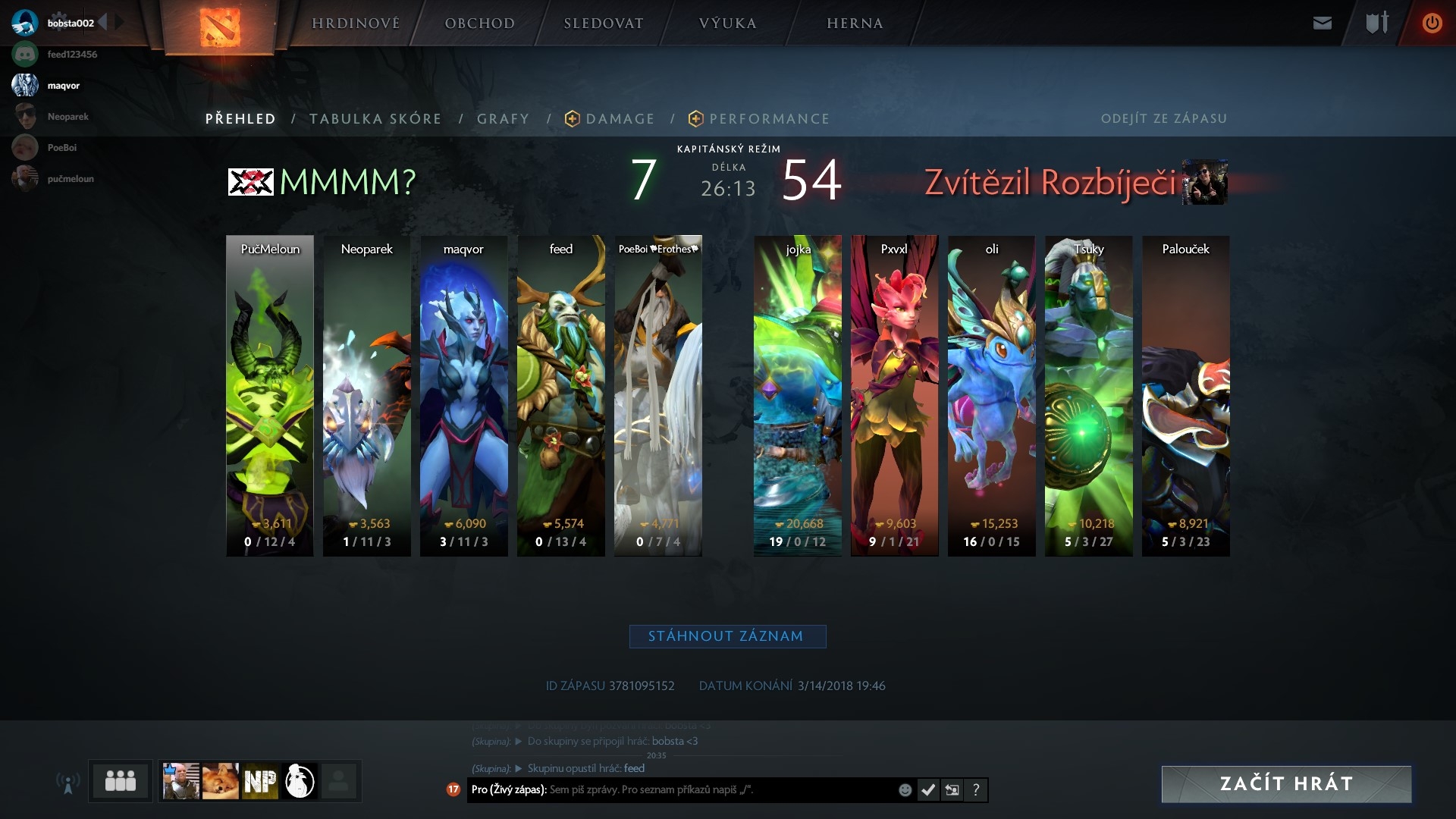Viewport: 1456px width, 819px height.
Task: Open the mail envelope icon
Action: coord(1322,24)
